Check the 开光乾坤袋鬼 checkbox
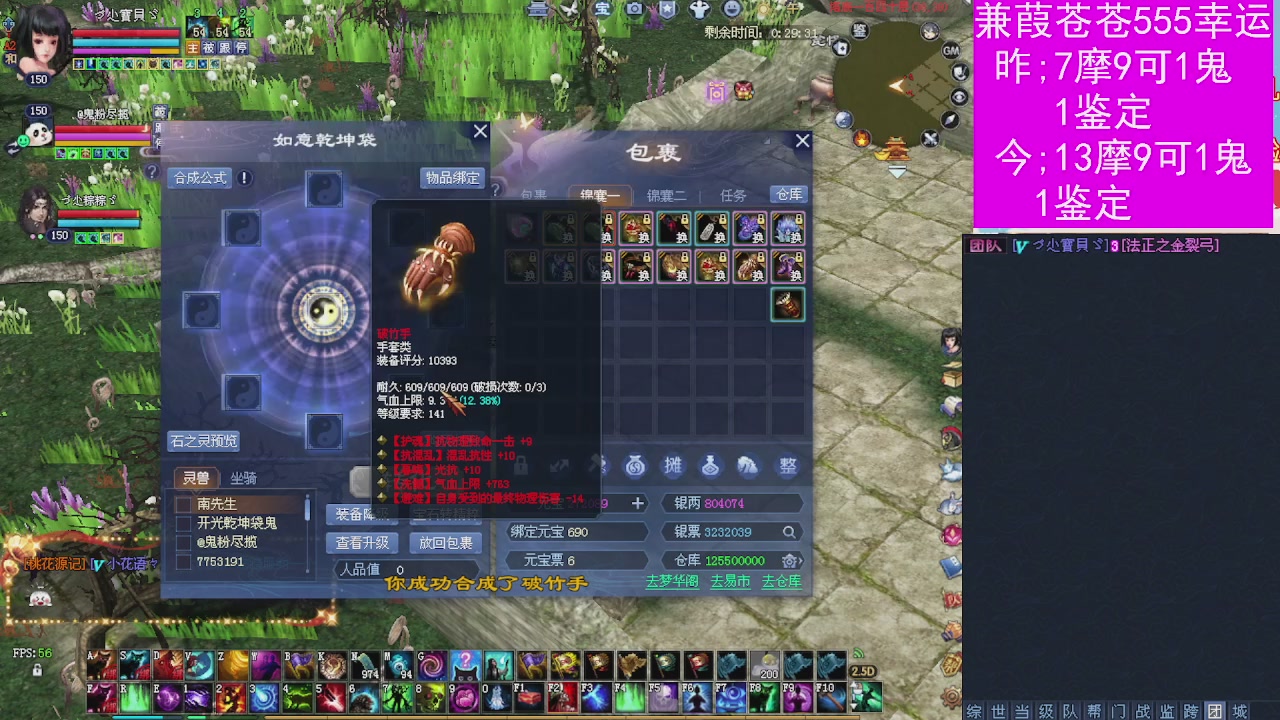Image resolution: width=1280 pixels, height=720 pixels. (184, 524)
